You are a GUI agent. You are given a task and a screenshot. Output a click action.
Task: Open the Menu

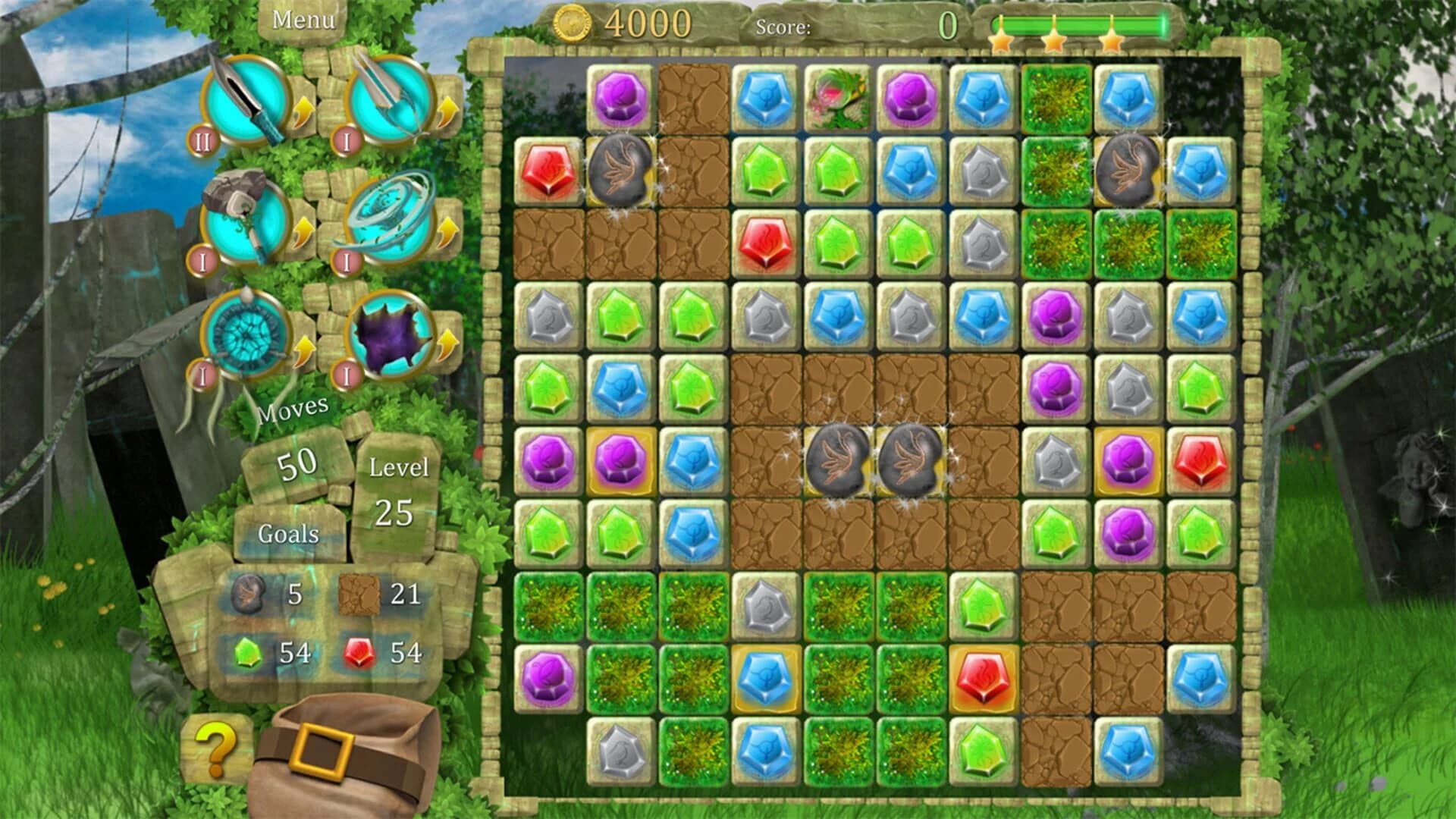pos(303,19)
